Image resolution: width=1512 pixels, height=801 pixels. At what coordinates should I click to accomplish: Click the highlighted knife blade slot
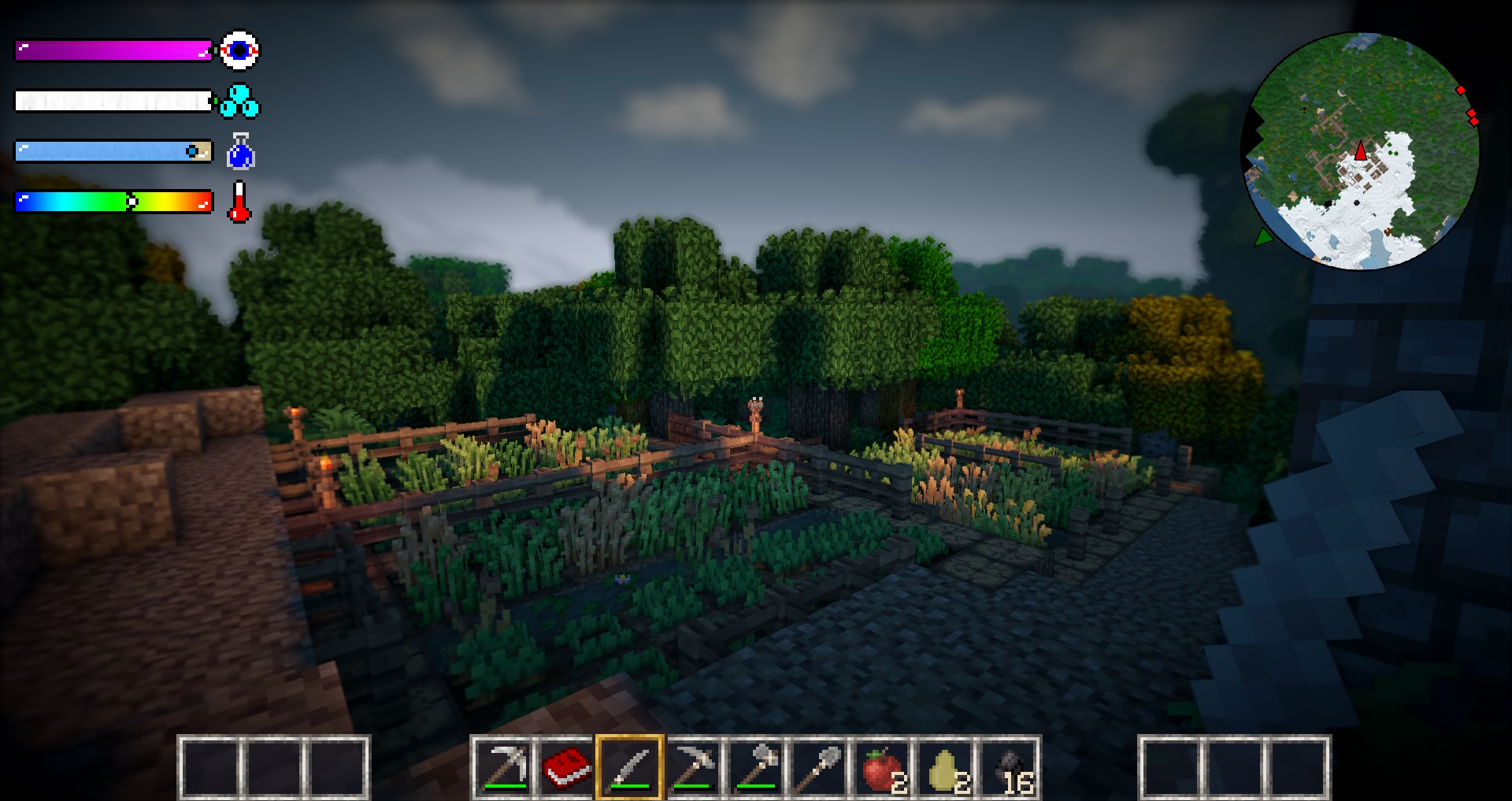coord(630,767)
